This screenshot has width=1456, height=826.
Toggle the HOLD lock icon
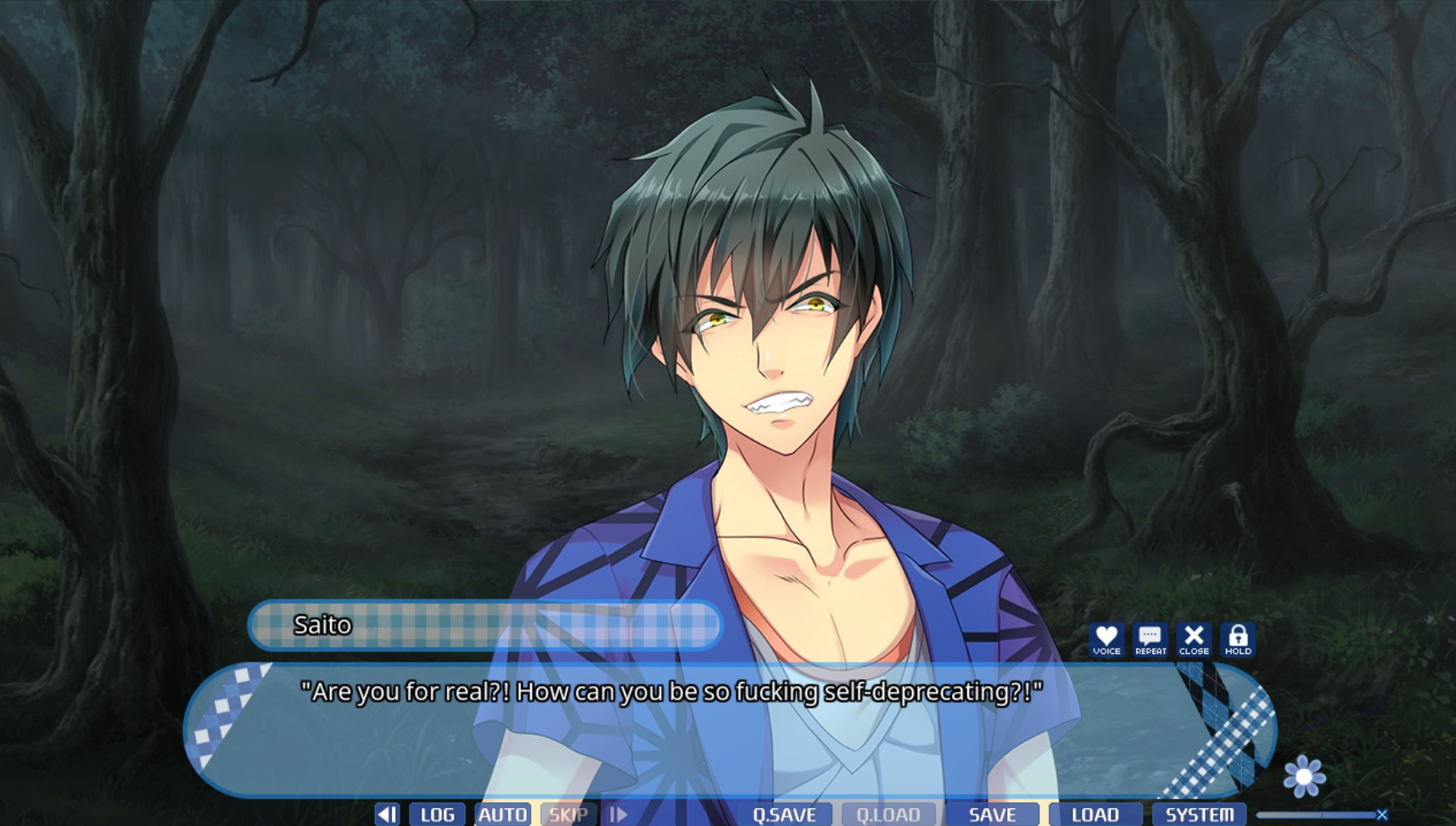[x=1238, y=639]
